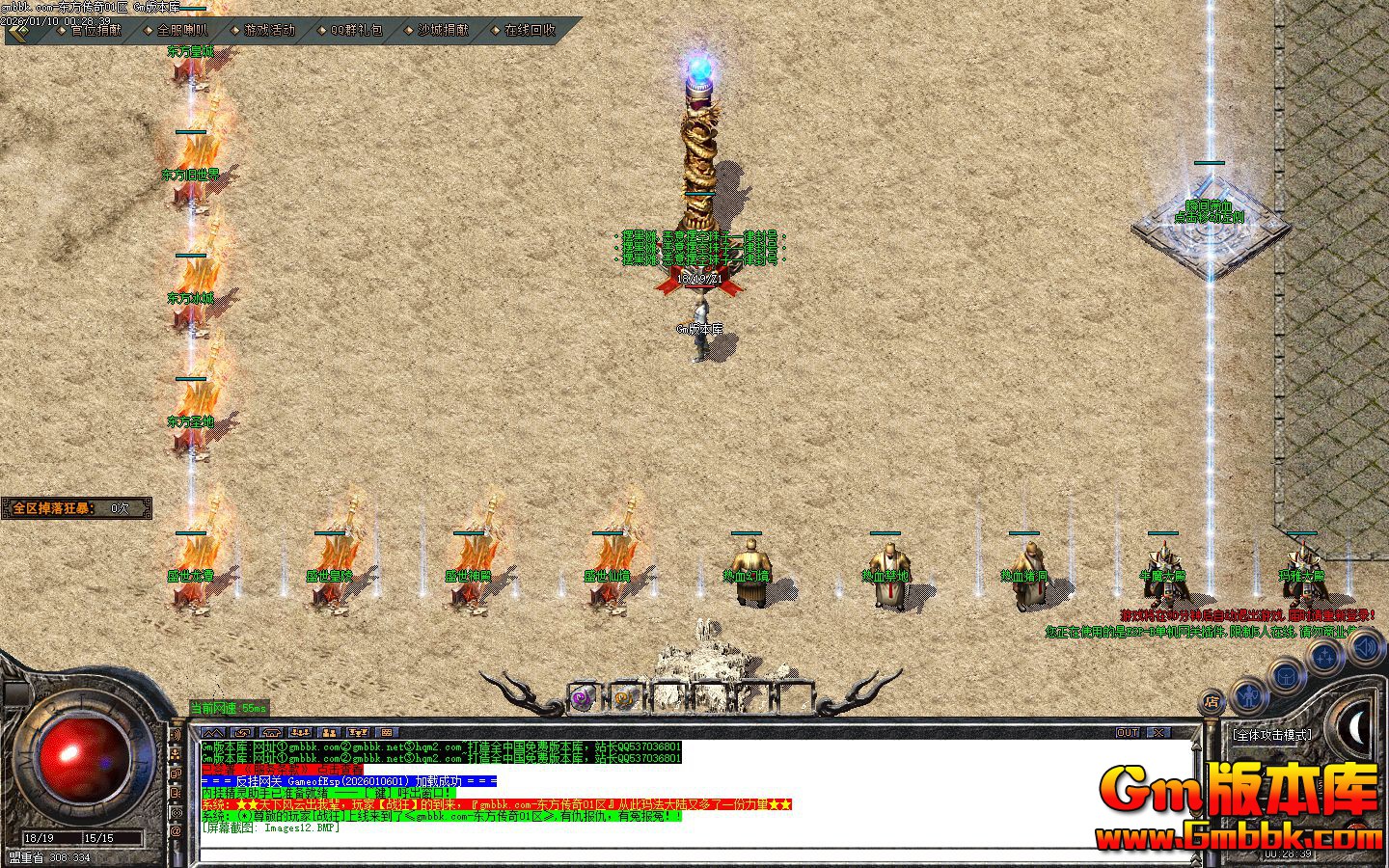
Task: Use the purple scroll in the belt slot
Action: 581,697
